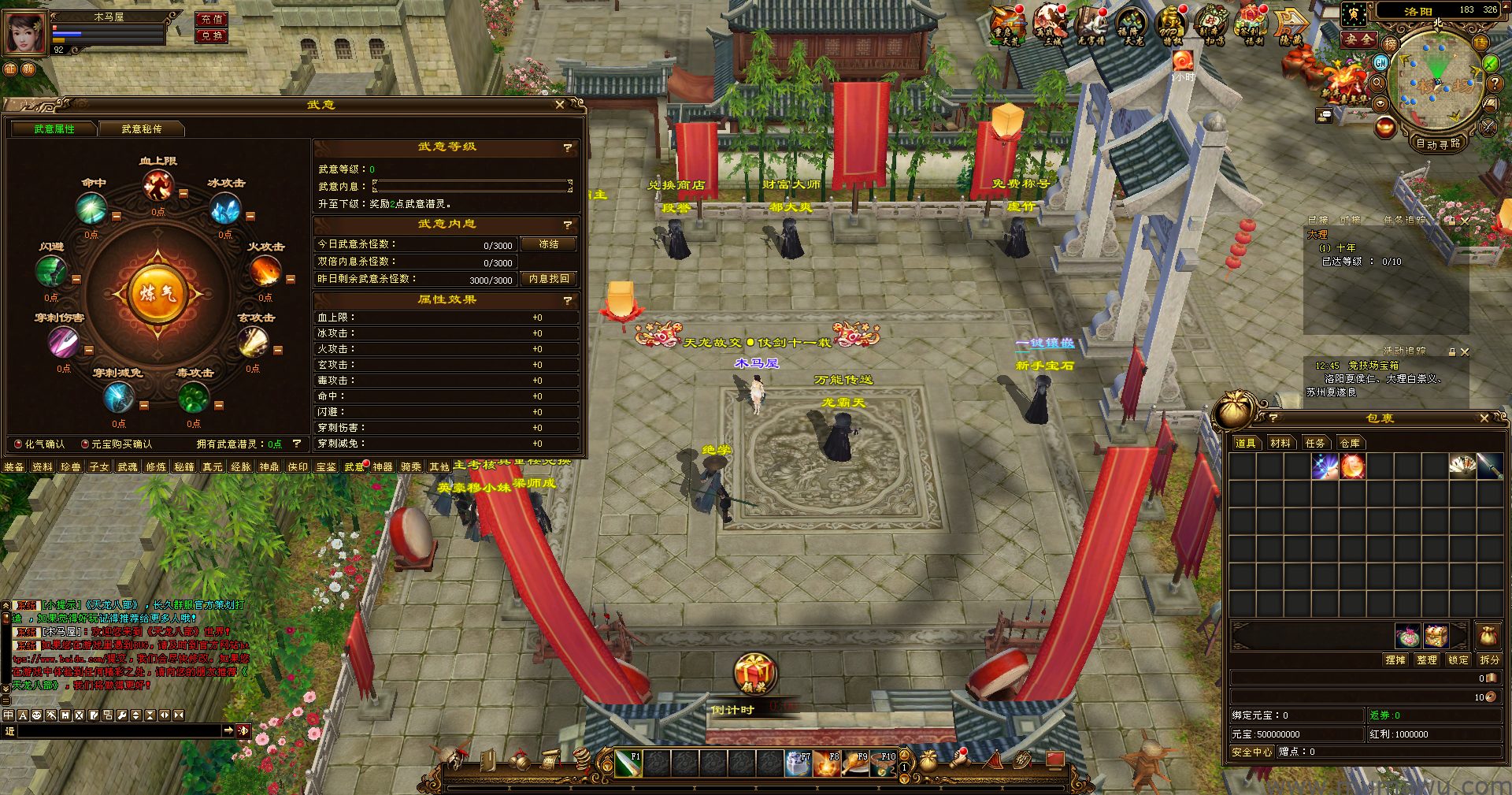Close the 包裹 bag window

tap(1484, 418)
